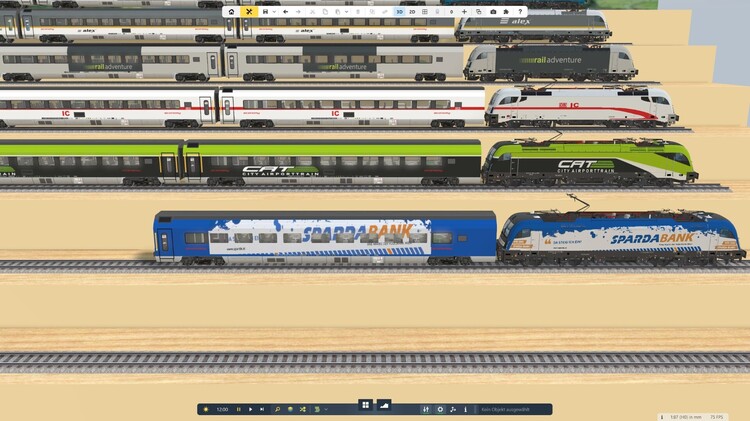Open the home menu button
This screenshot has width=750, height=421.
point(231,11)
